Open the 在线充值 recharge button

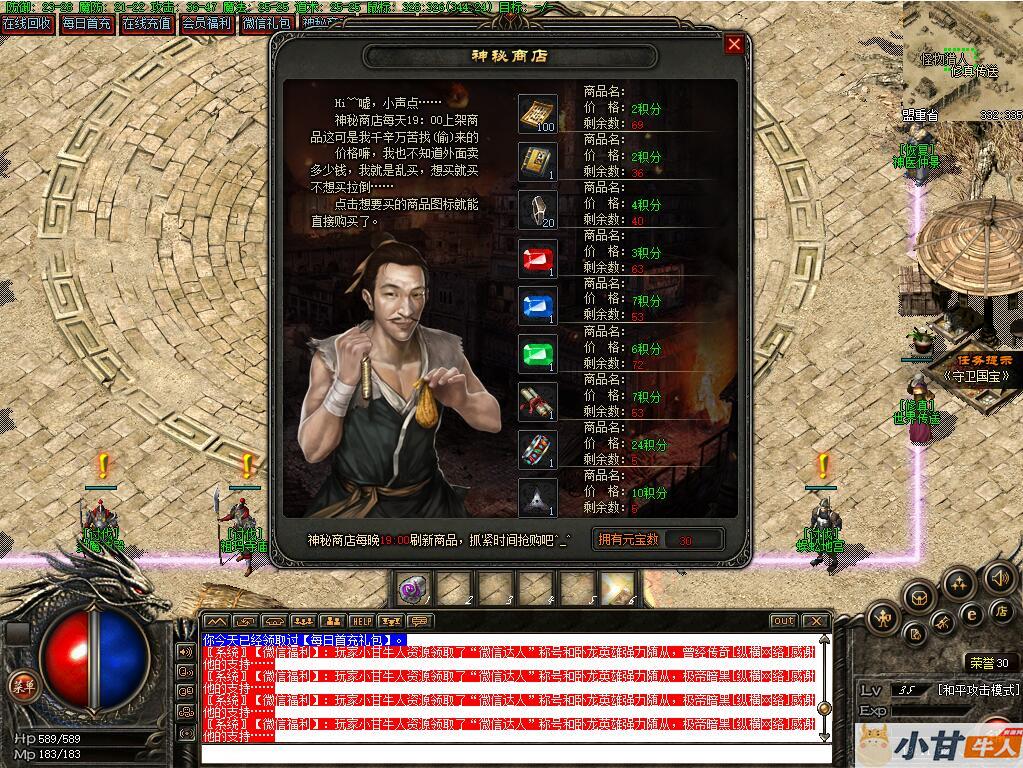[147, 23]
